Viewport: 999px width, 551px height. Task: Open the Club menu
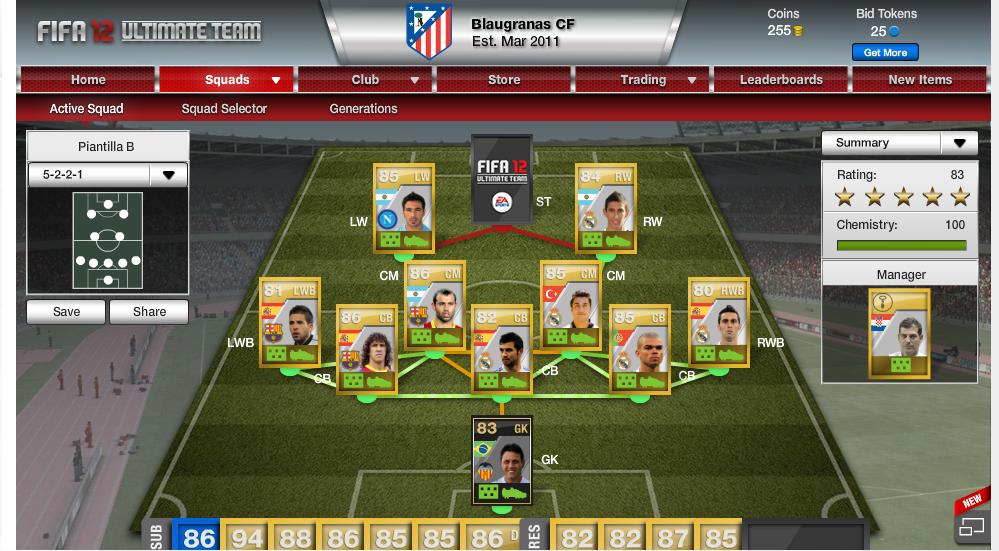click(x=365, y=80)
